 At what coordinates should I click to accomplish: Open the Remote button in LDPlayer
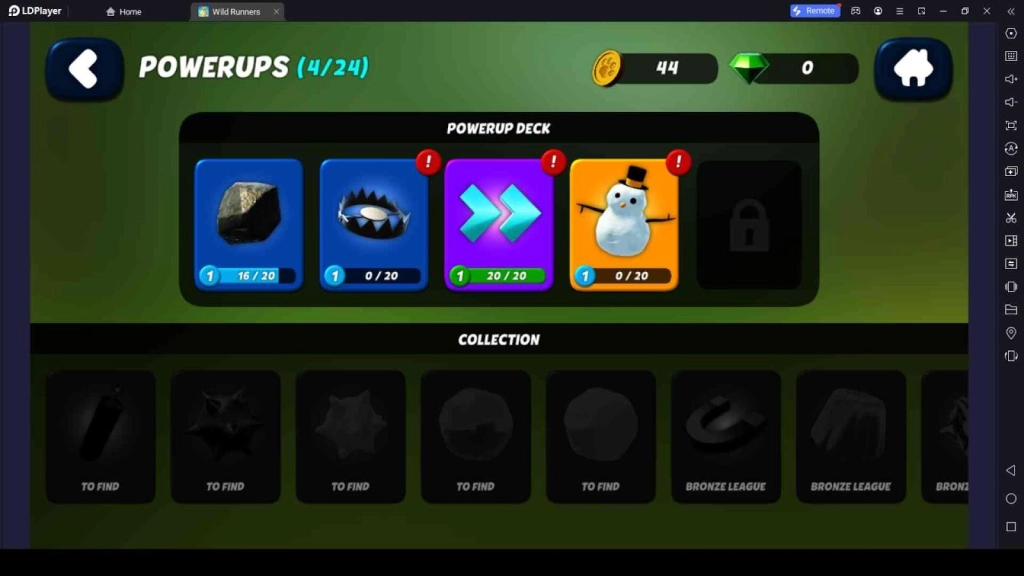click(x=814, y=11)
